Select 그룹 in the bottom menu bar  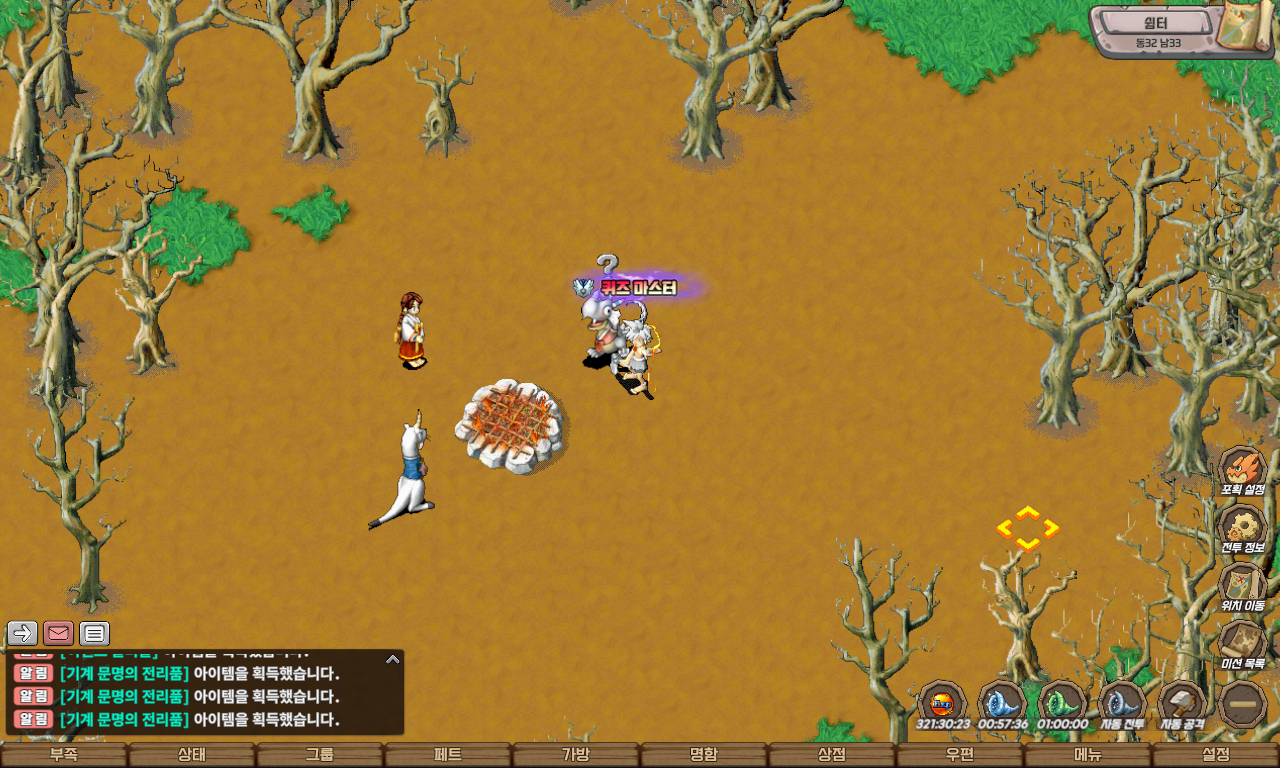[320, 755]
